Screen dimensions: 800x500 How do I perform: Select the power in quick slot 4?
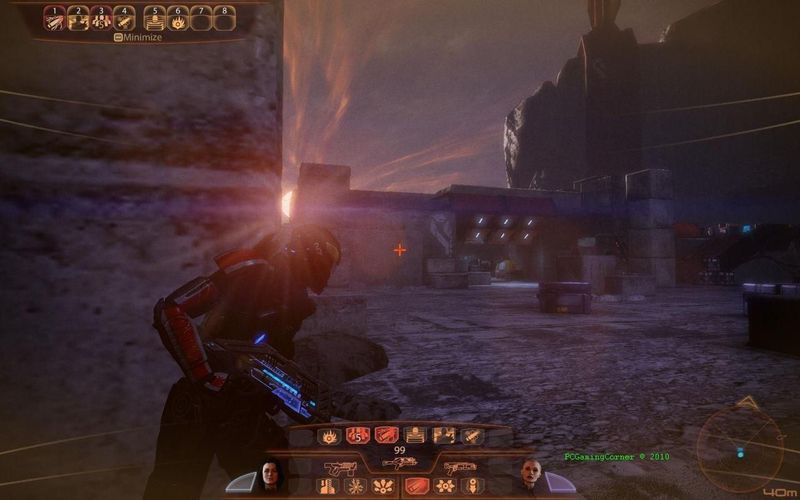(x=124, y=20)
